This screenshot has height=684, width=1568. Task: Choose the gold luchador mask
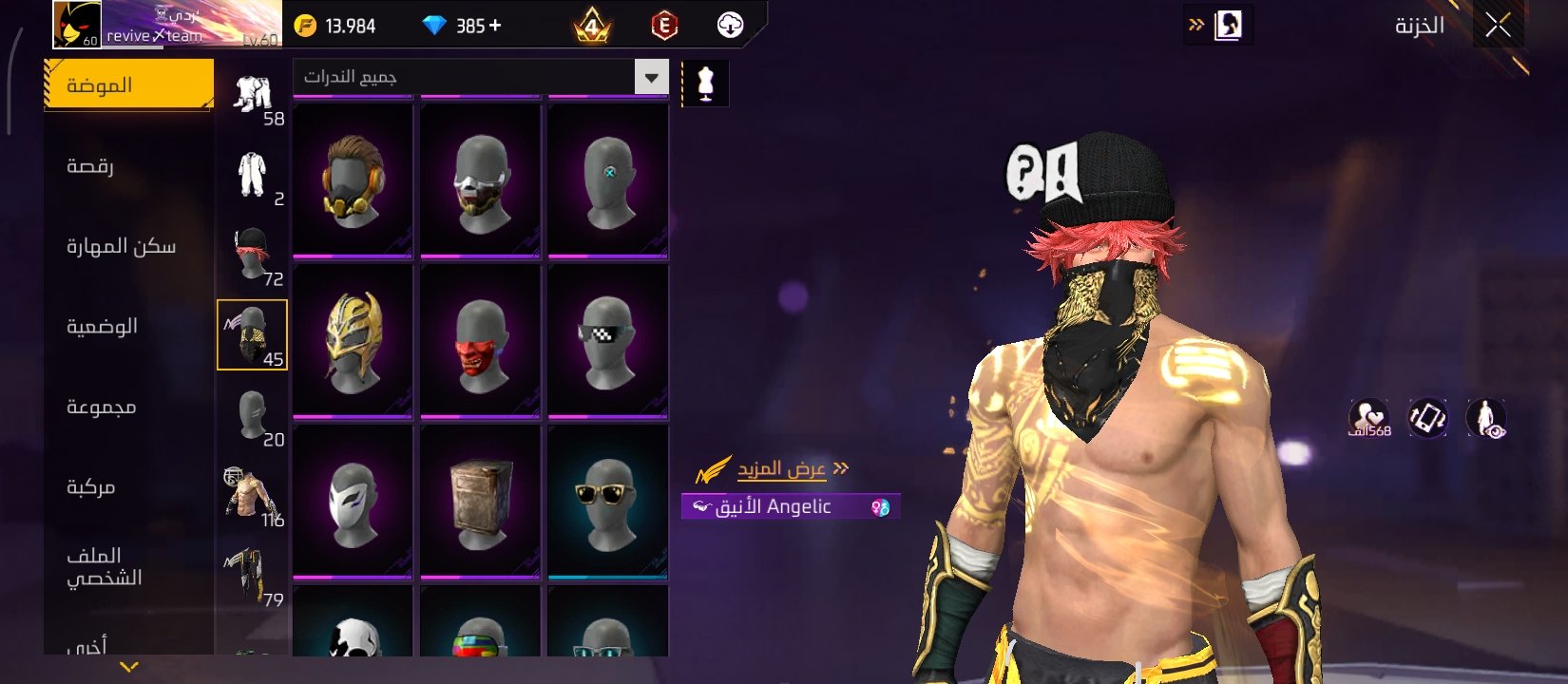click(353, 342)
